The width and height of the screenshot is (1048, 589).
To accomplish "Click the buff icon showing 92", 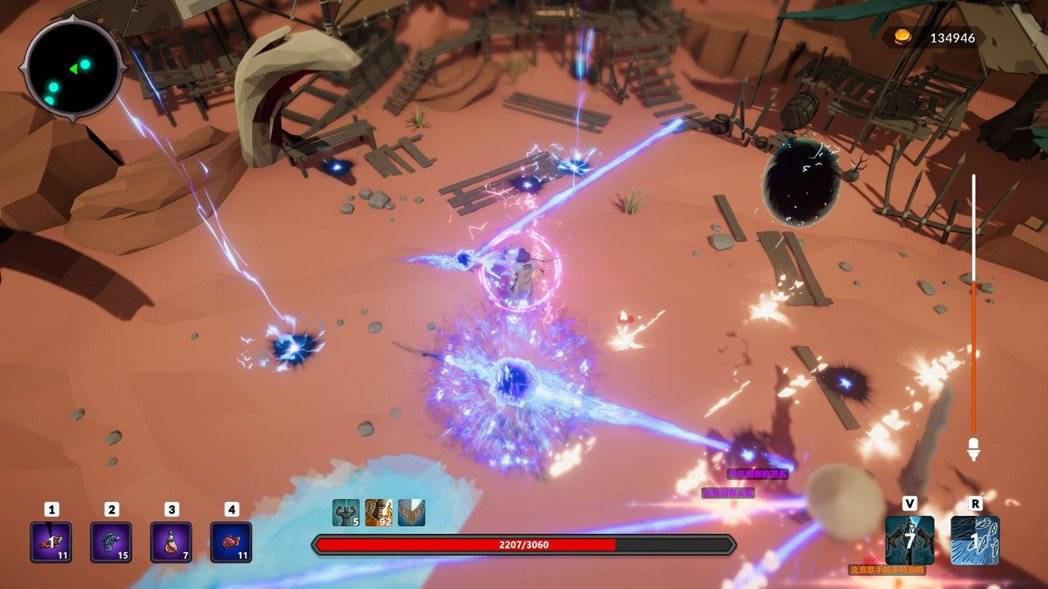I will [378, 512].
